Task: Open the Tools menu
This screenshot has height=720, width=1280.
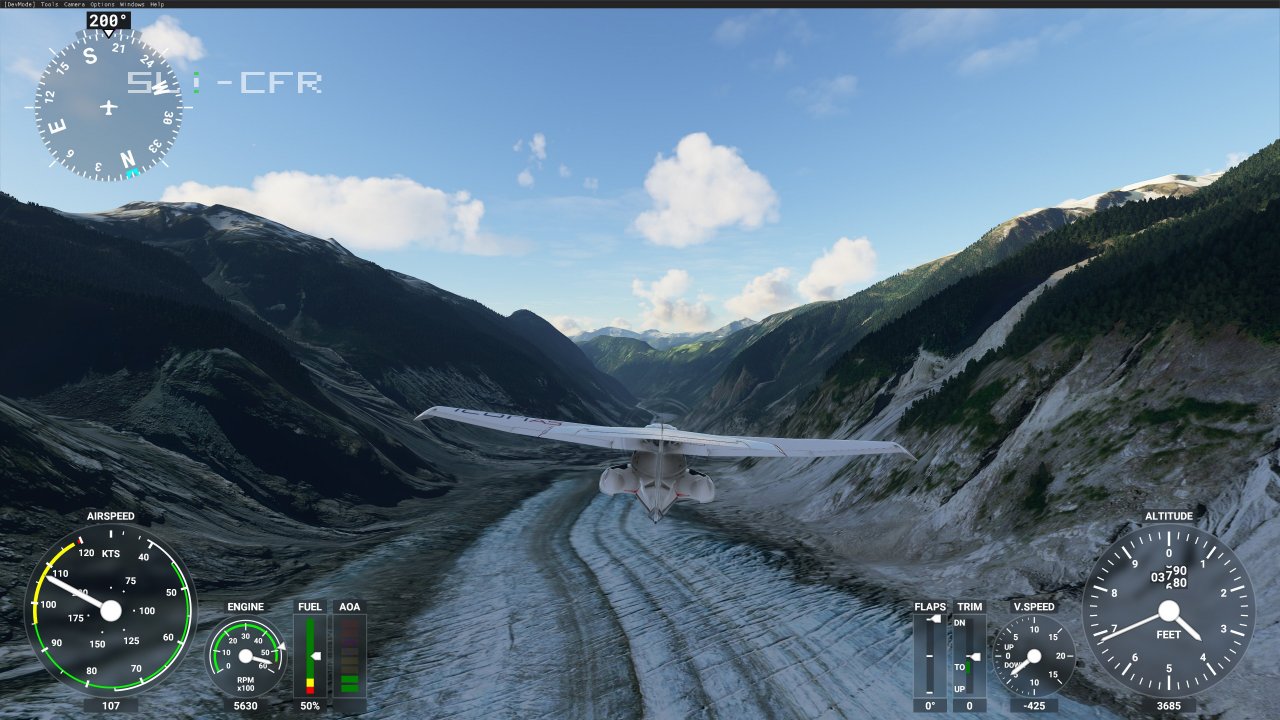Action: click(49, 4)
